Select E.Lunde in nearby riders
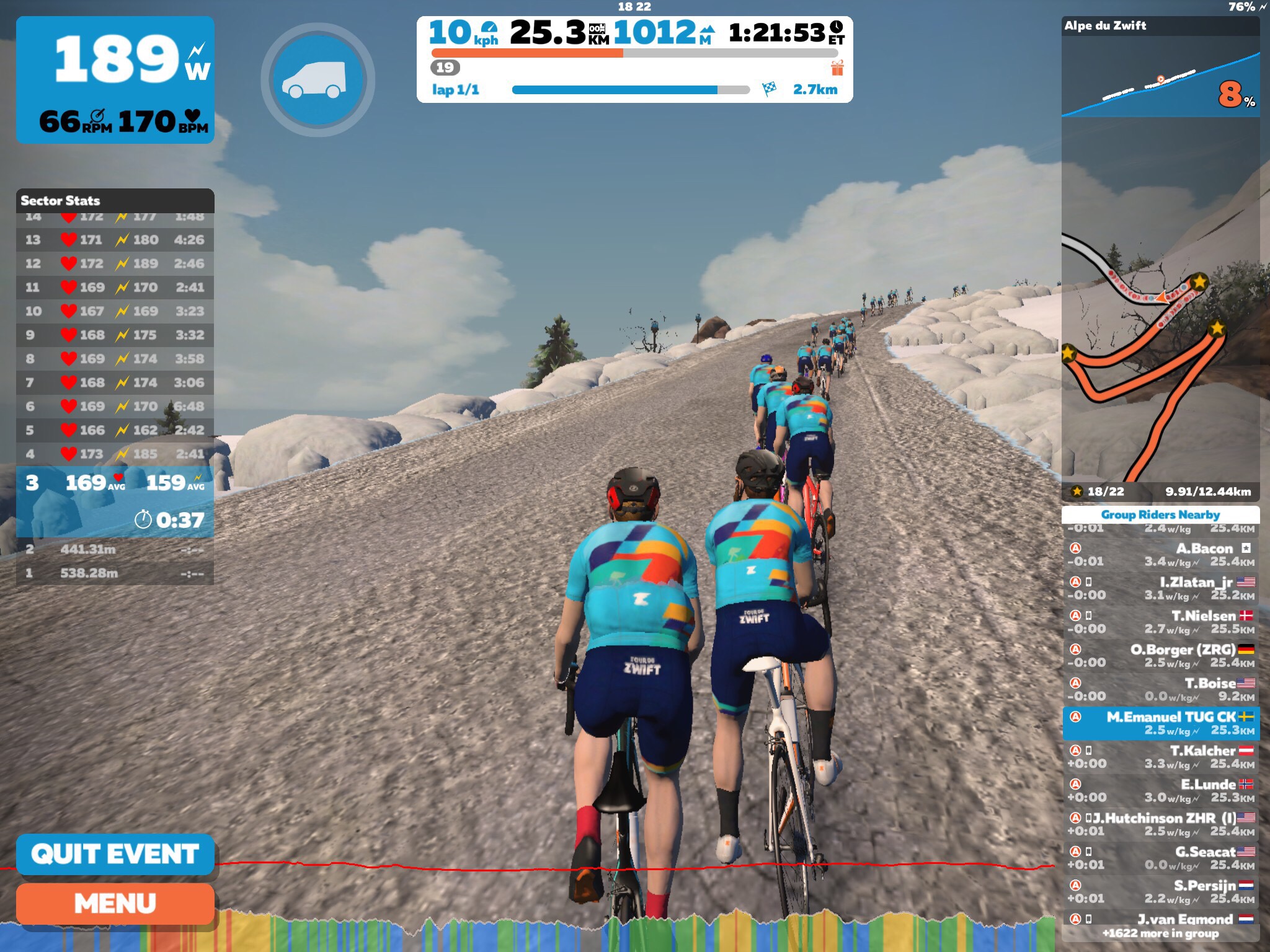Image resolution: width=1270 pixels, height=952 pixels. click(1160, 790)
